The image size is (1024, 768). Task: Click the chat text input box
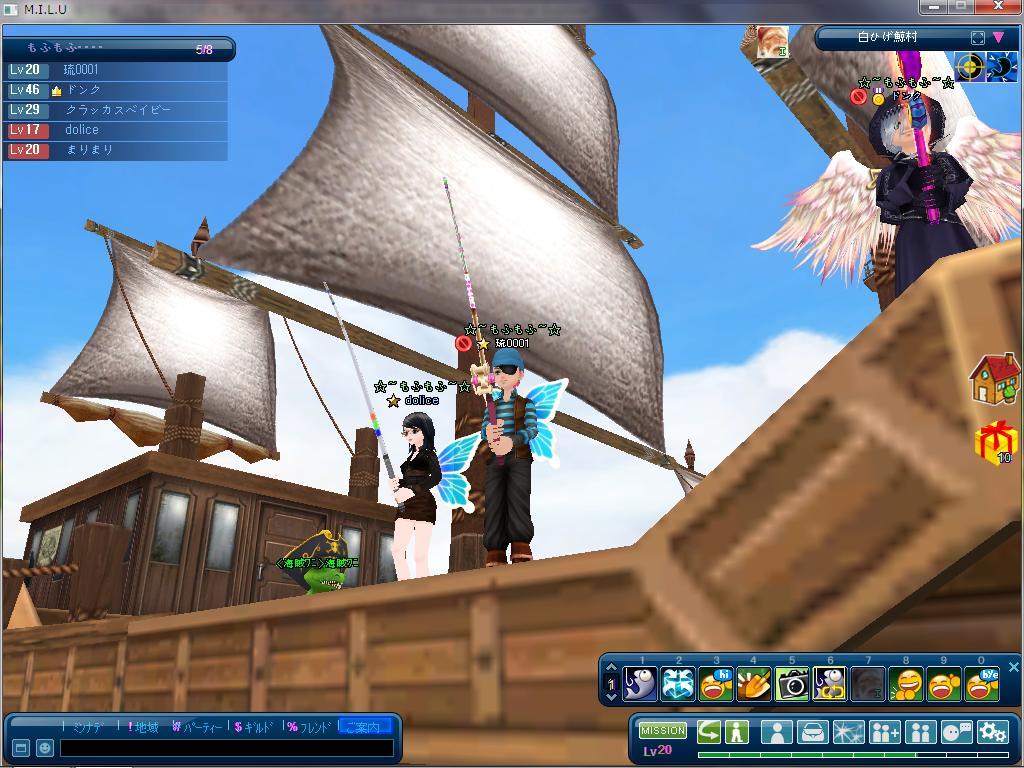225,748
